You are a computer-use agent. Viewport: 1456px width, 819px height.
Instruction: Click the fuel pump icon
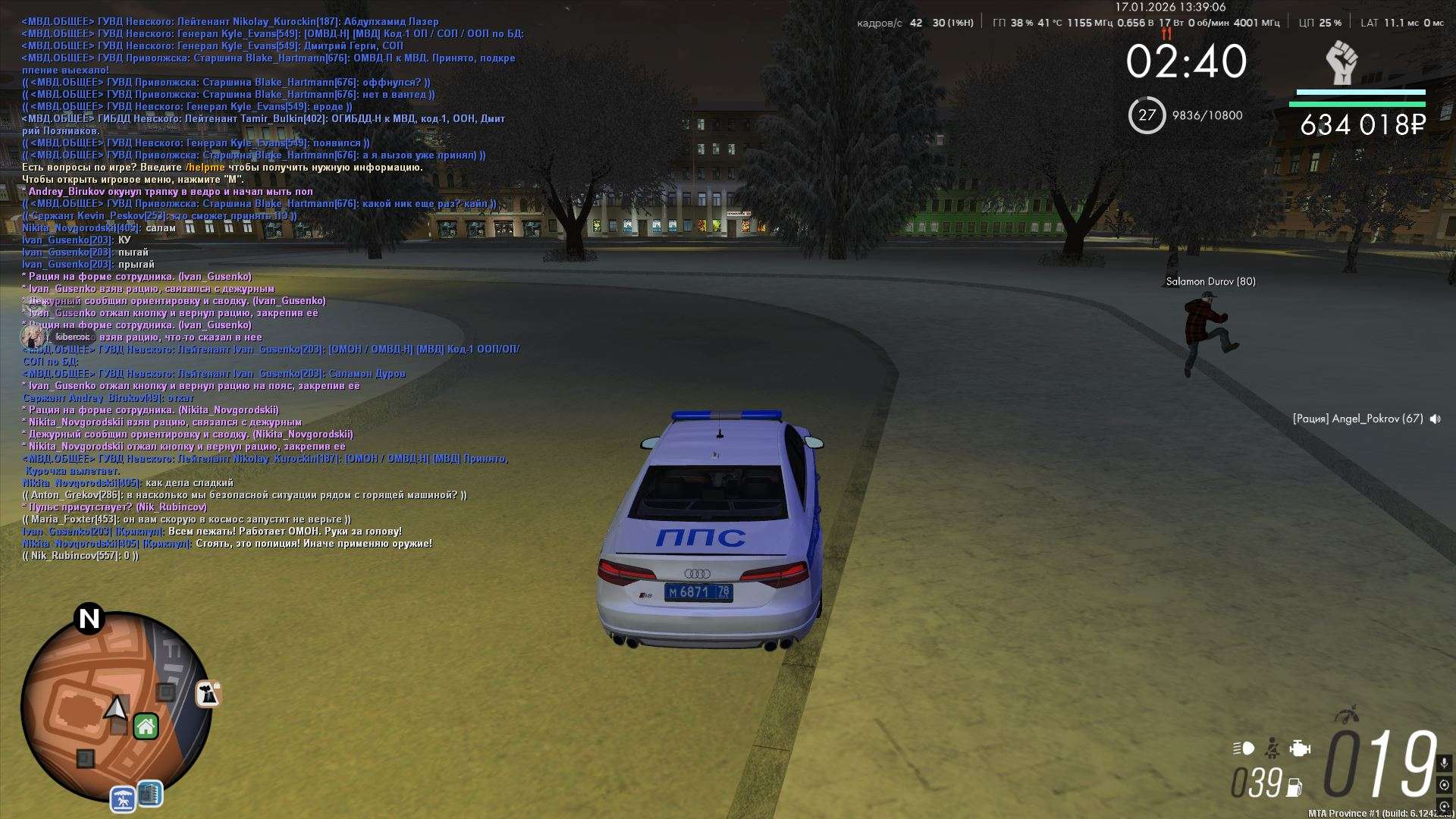[x=1295, y=787]
